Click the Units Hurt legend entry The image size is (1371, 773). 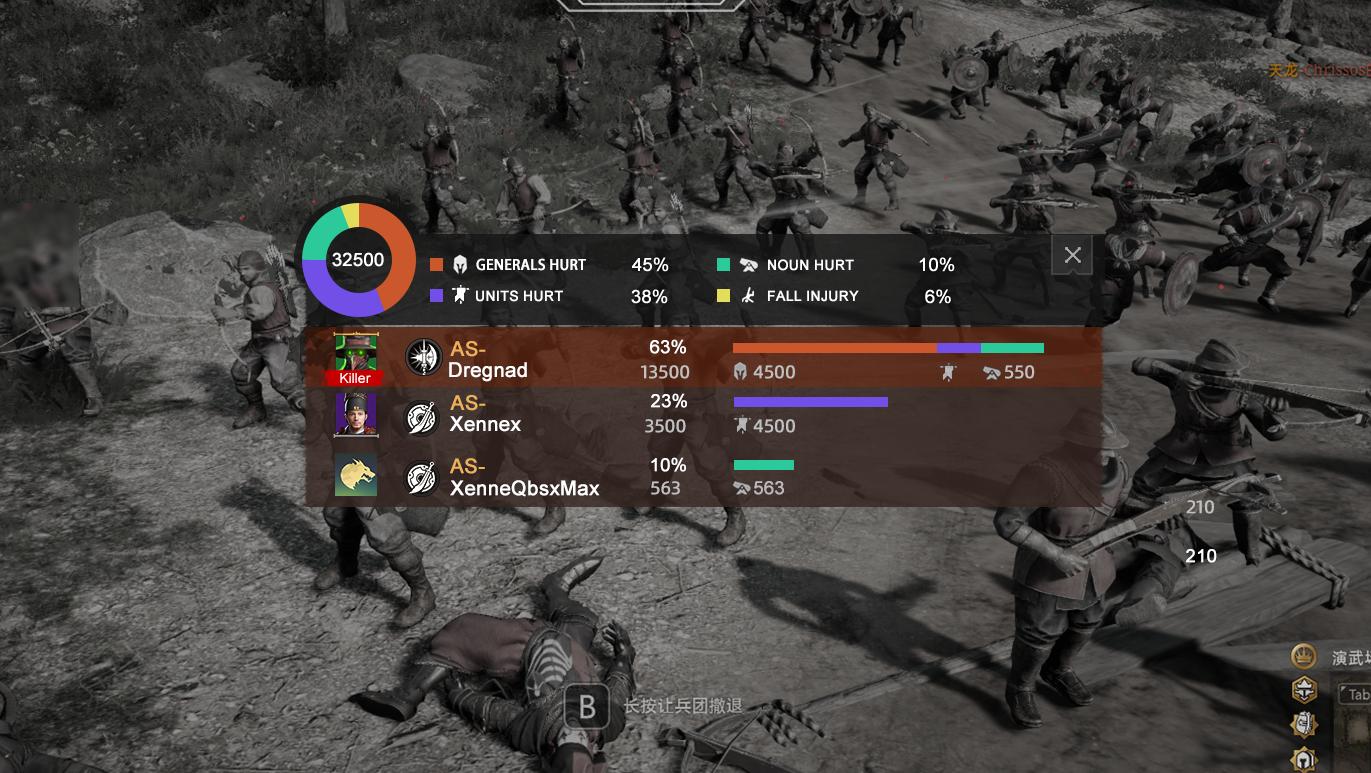[496, 296]
